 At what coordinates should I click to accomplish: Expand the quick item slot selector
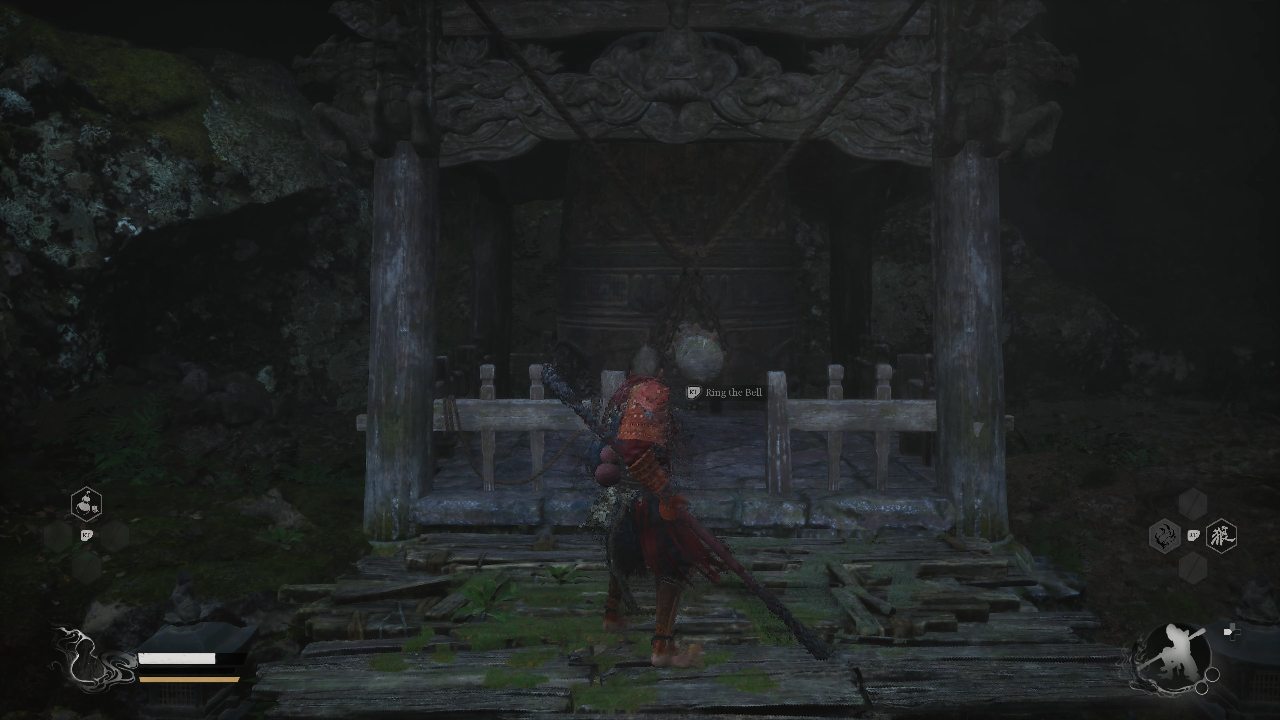(x=86, y=503)
